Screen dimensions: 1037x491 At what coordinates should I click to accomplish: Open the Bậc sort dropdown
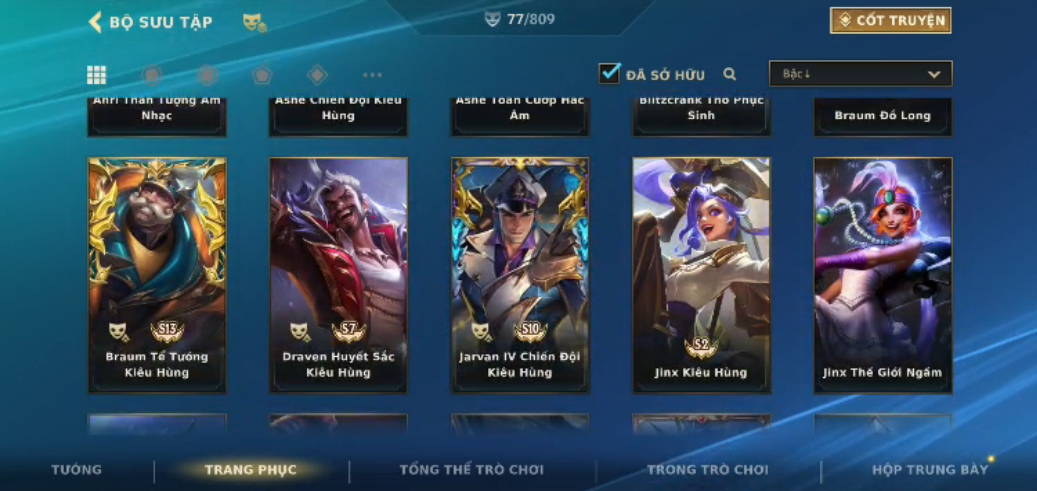click(x=860, y=74)
